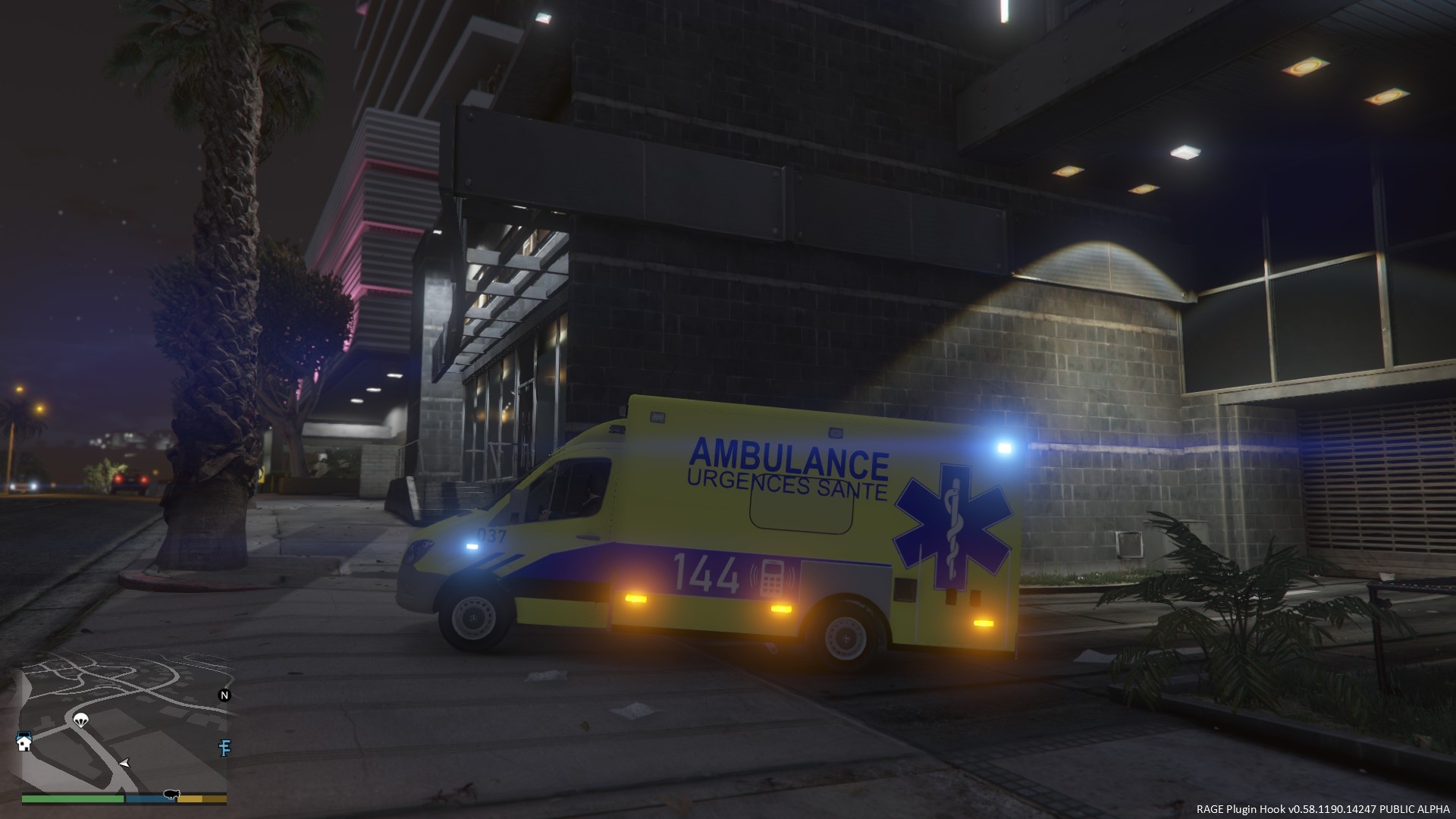
Task: Click the white player arrow on minimap
Action: tap(124, 762)
